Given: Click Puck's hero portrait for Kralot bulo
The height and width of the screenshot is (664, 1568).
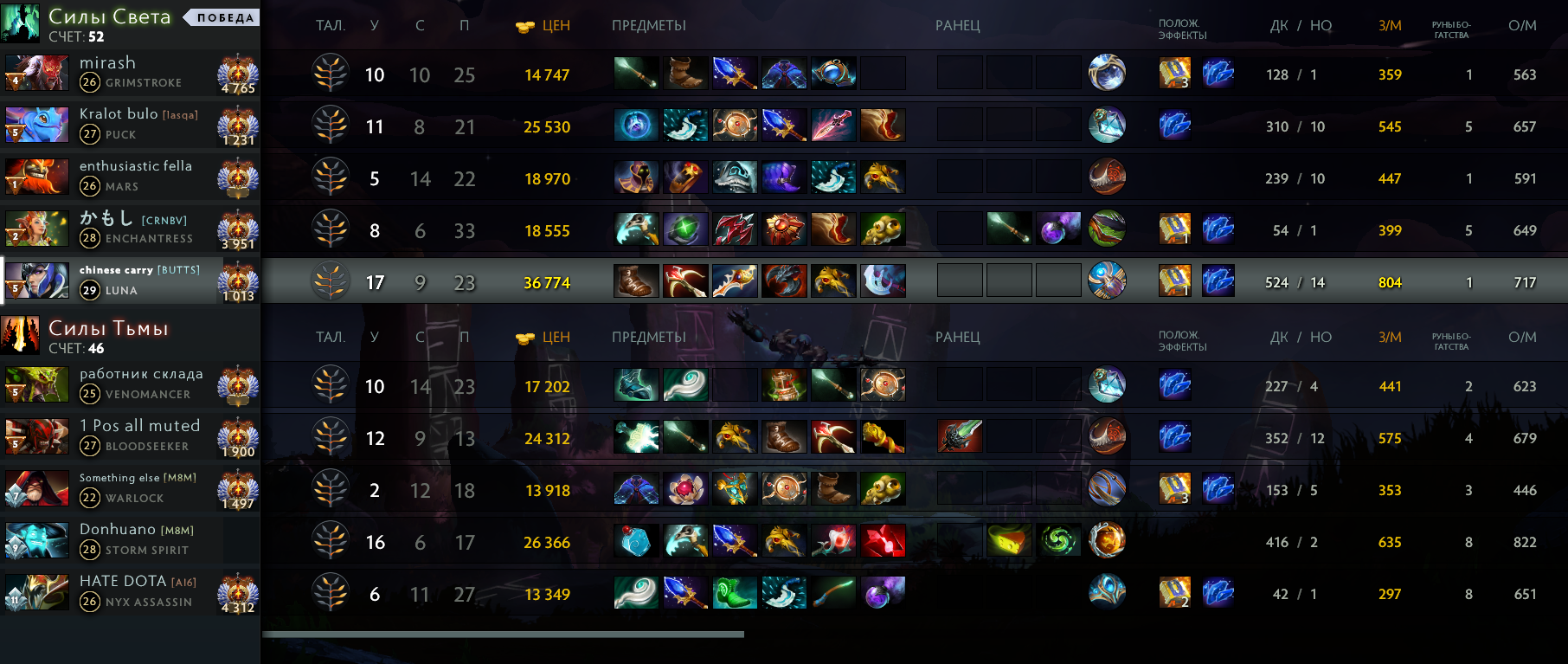Looking at the screenshot, I should pyautogui.click(x=36, y=126).
